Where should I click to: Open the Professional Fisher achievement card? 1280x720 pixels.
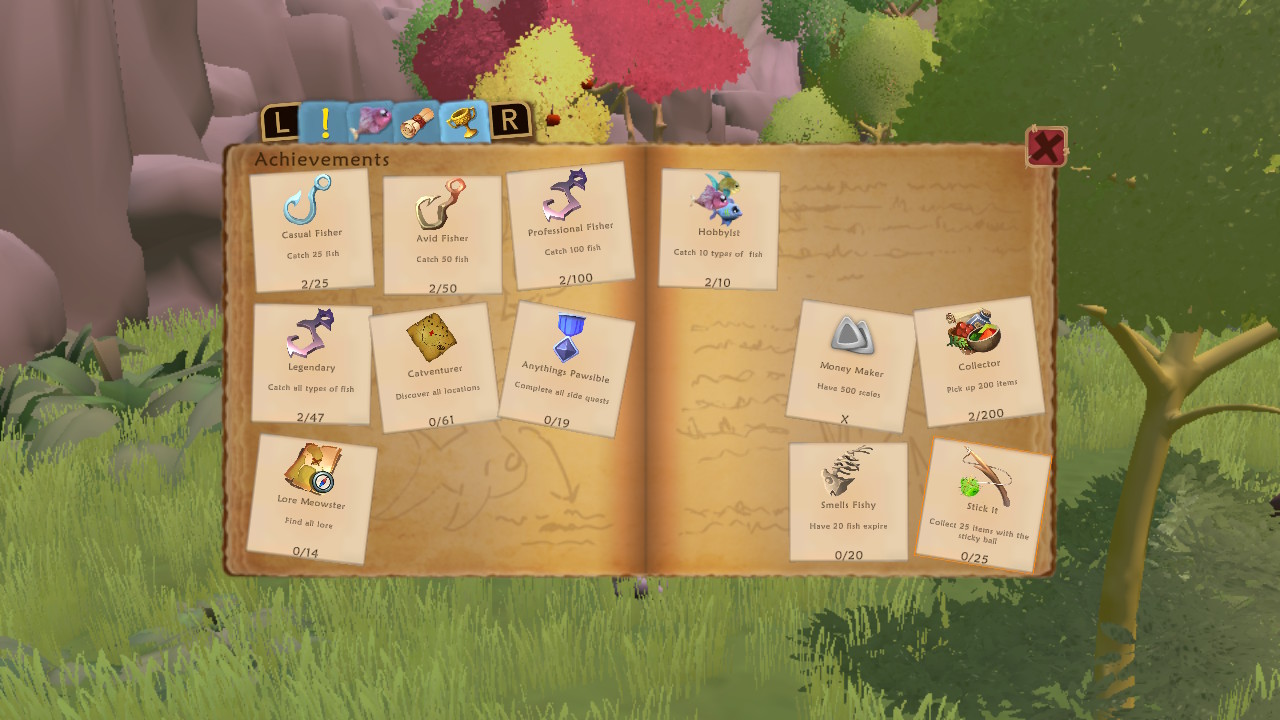[573, 227]
